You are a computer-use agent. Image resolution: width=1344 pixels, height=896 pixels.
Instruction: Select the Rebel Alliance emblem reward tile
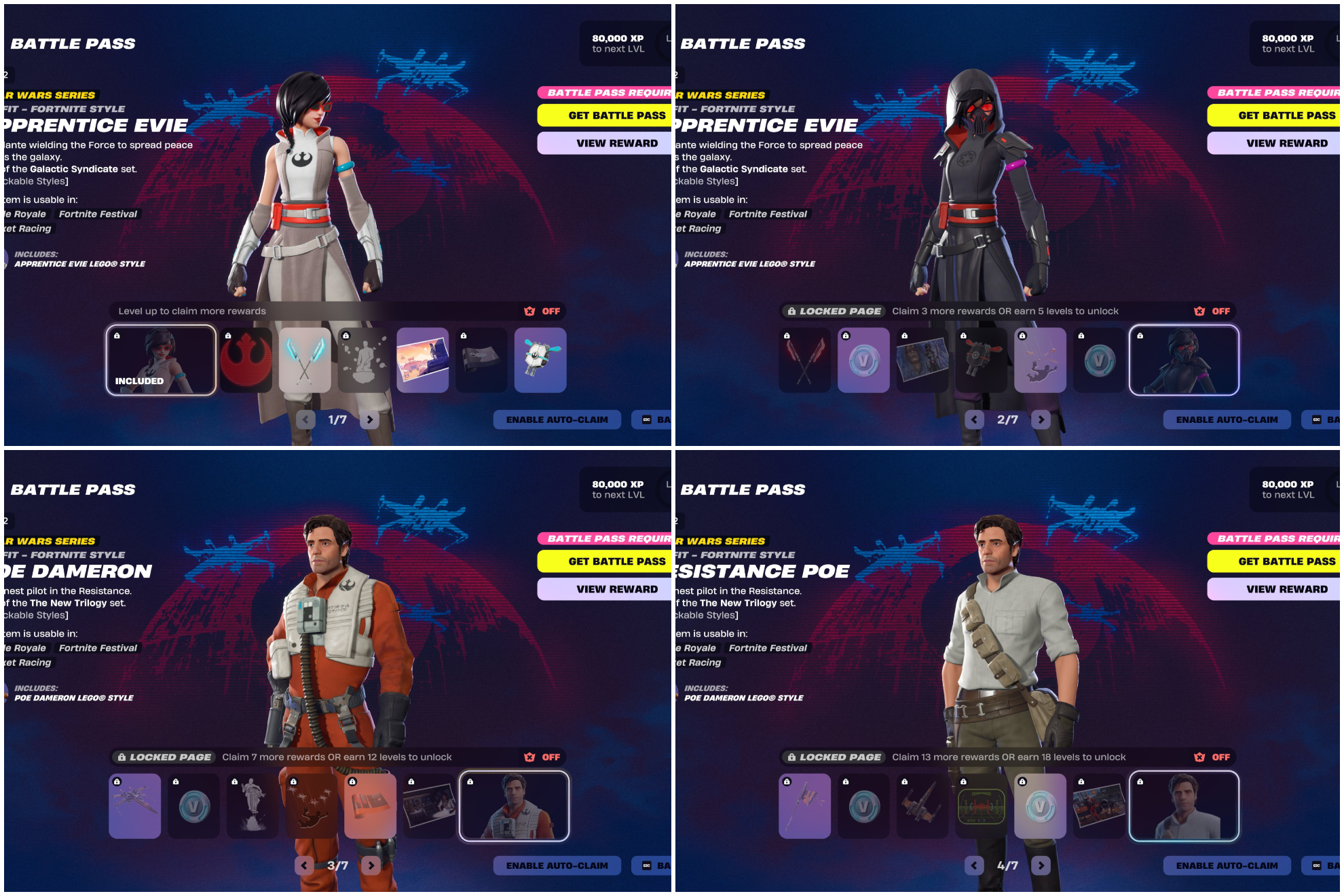246,360
